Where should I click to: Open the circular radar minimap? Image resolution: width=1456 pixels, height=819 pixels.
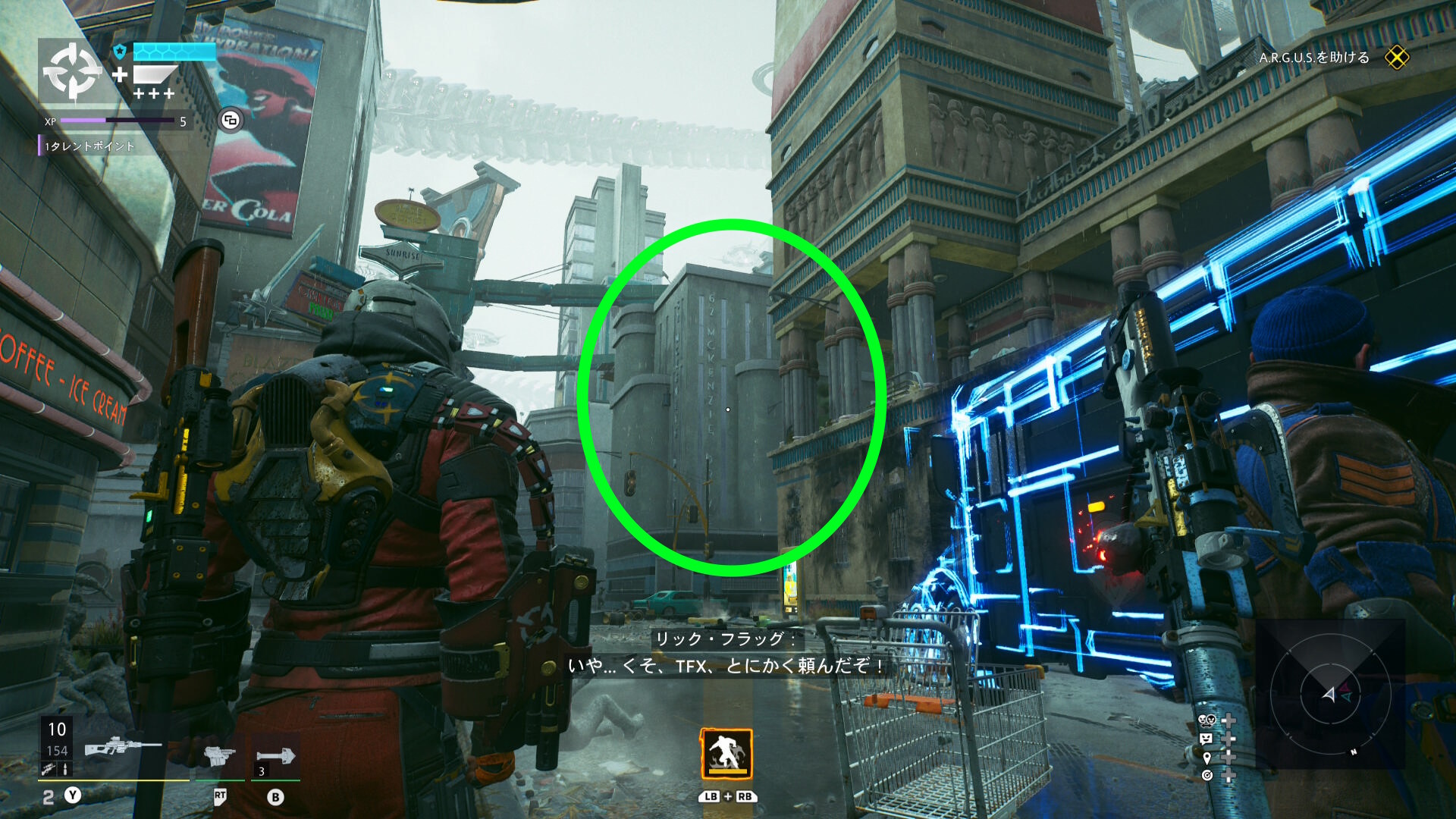click(x=1329, y=694)
